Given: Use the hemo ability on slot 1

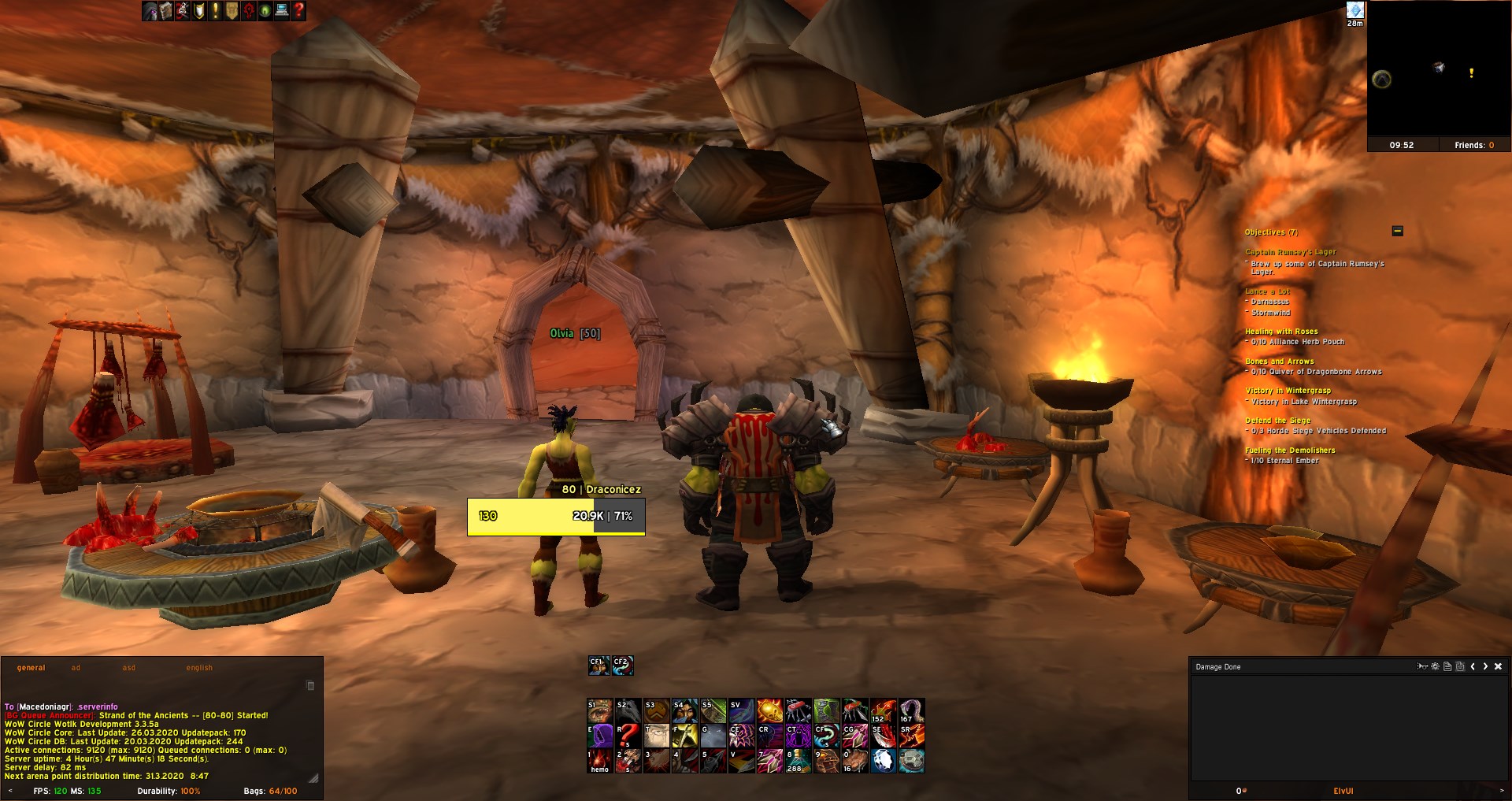Looking at the screenshot, I should [x=599, y=761].
